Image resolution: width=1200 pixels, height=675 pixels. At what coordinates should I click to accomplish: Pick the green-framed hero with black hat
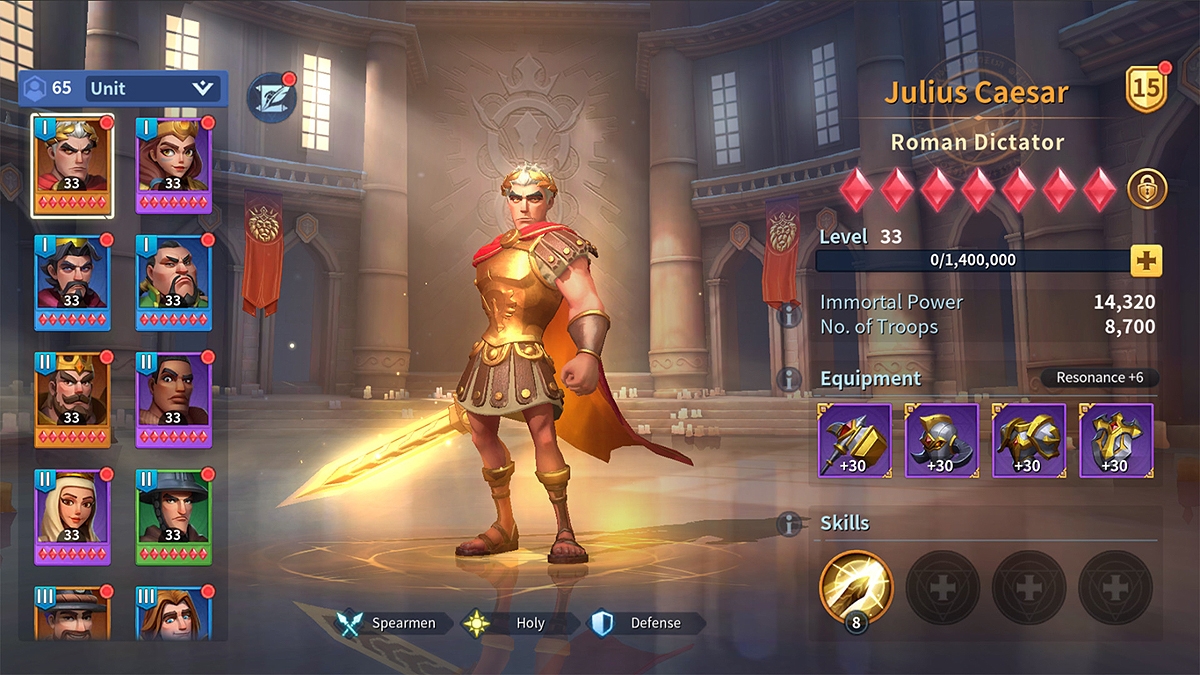pos(173,516)
